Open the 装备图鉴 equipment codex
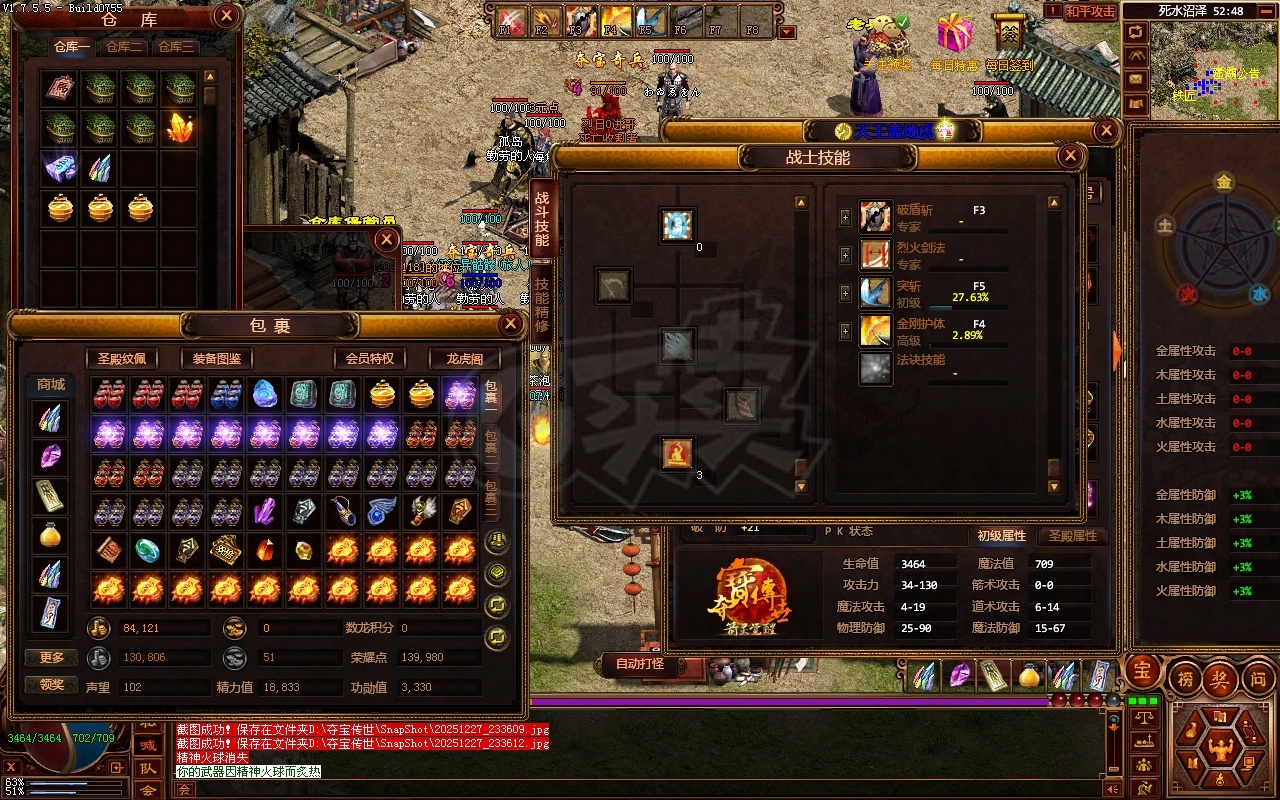 pyautogui.click(x=217, y=359)
